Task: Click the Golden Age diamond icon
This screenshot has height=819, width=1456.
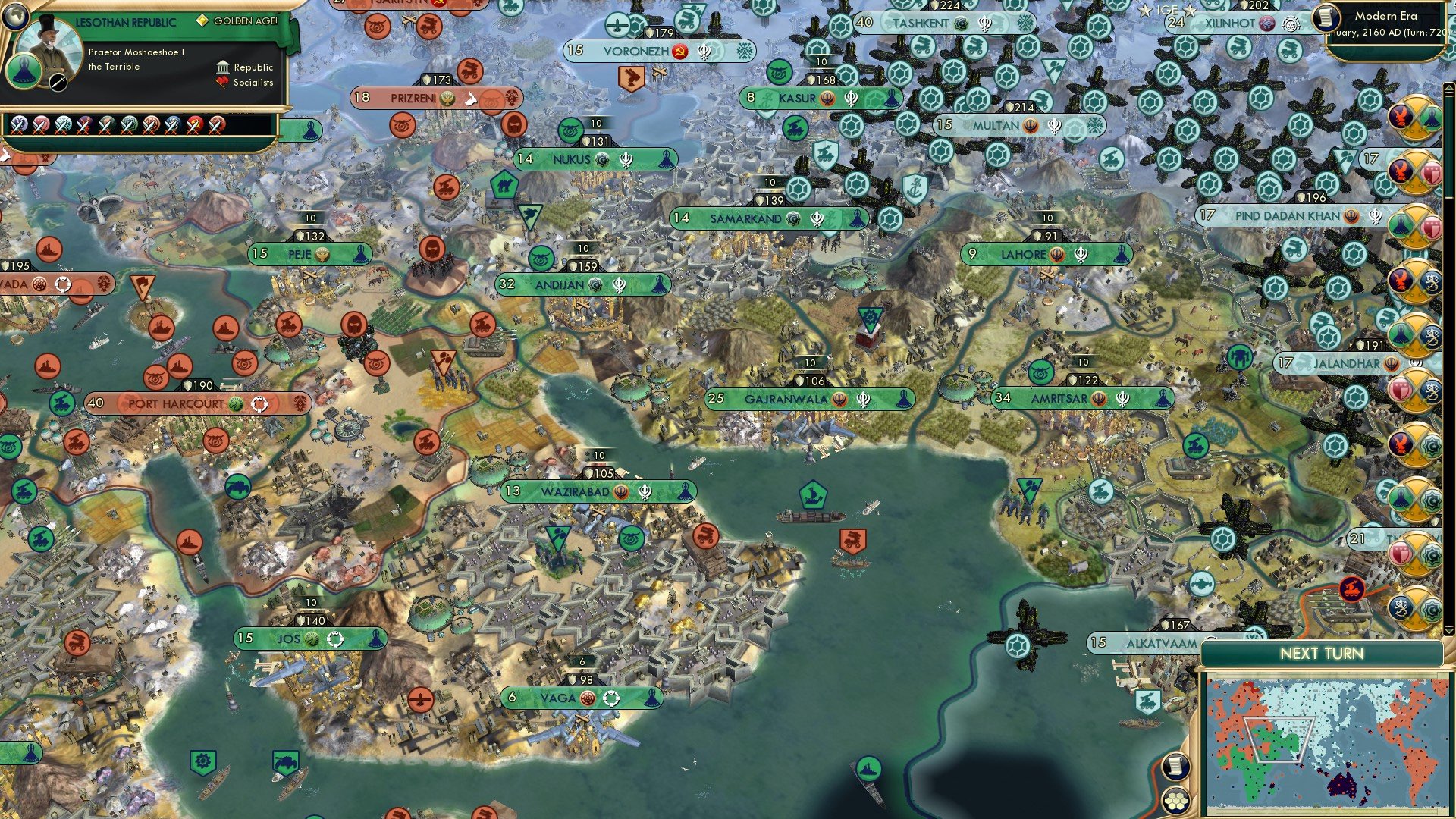Action: pos(203,20)
